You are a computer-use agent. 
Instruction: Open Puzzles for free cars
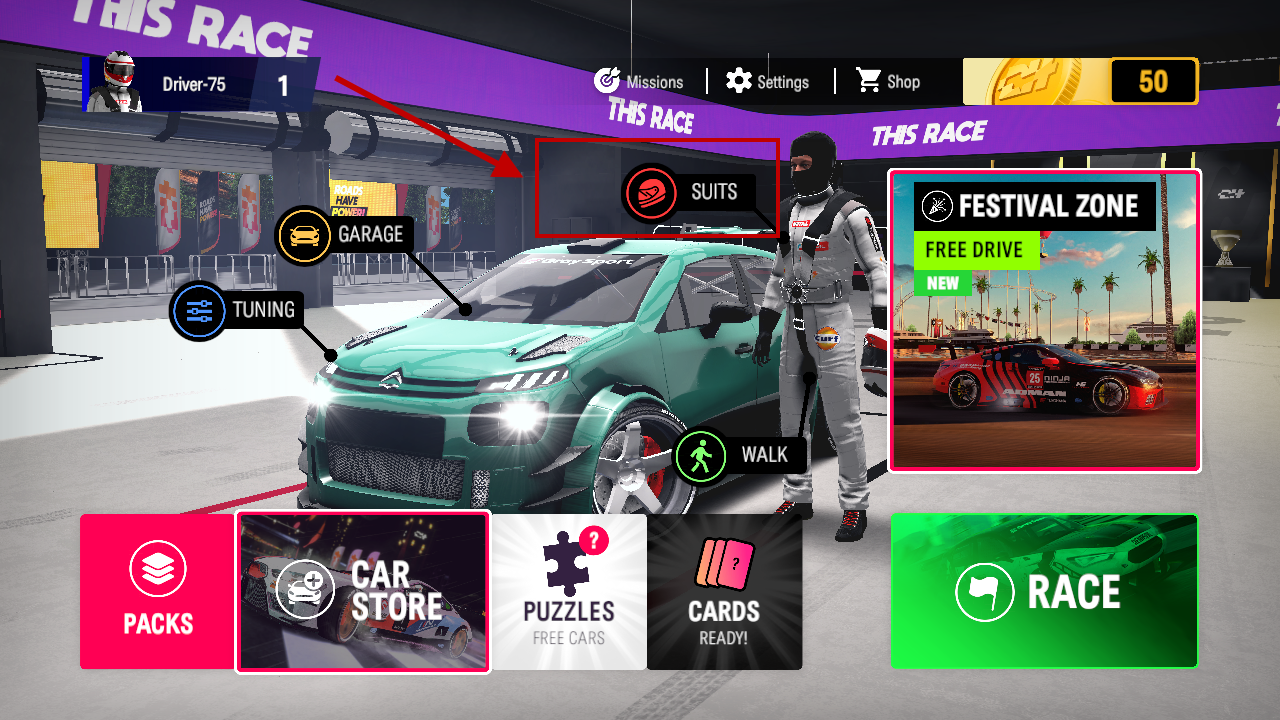(569, 592)
